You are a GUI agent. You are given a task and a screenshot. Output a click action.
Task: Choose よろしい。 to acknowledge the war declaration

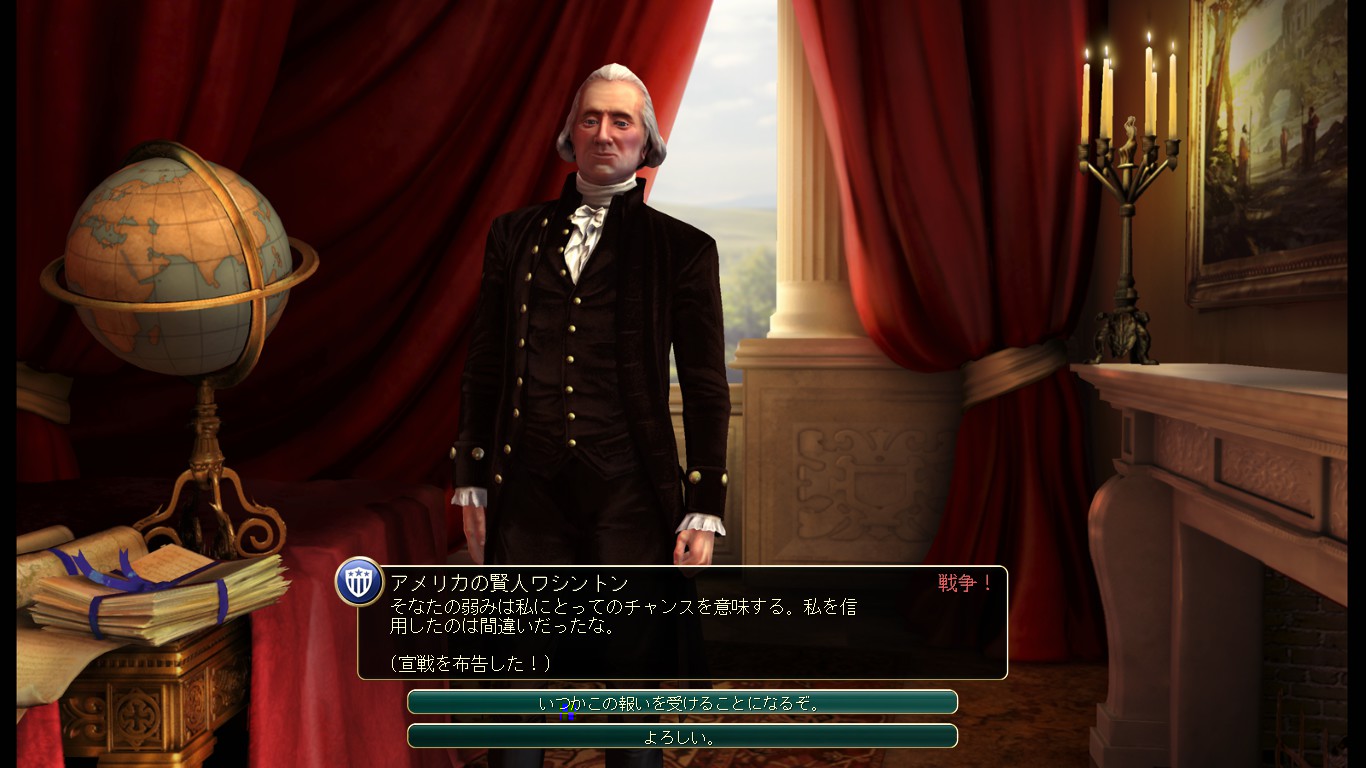[683, 737]
